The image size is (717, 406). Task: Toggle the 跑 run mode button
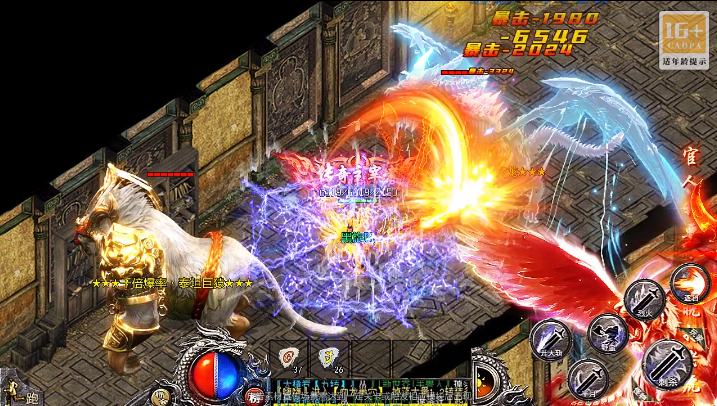coord(20,391)
